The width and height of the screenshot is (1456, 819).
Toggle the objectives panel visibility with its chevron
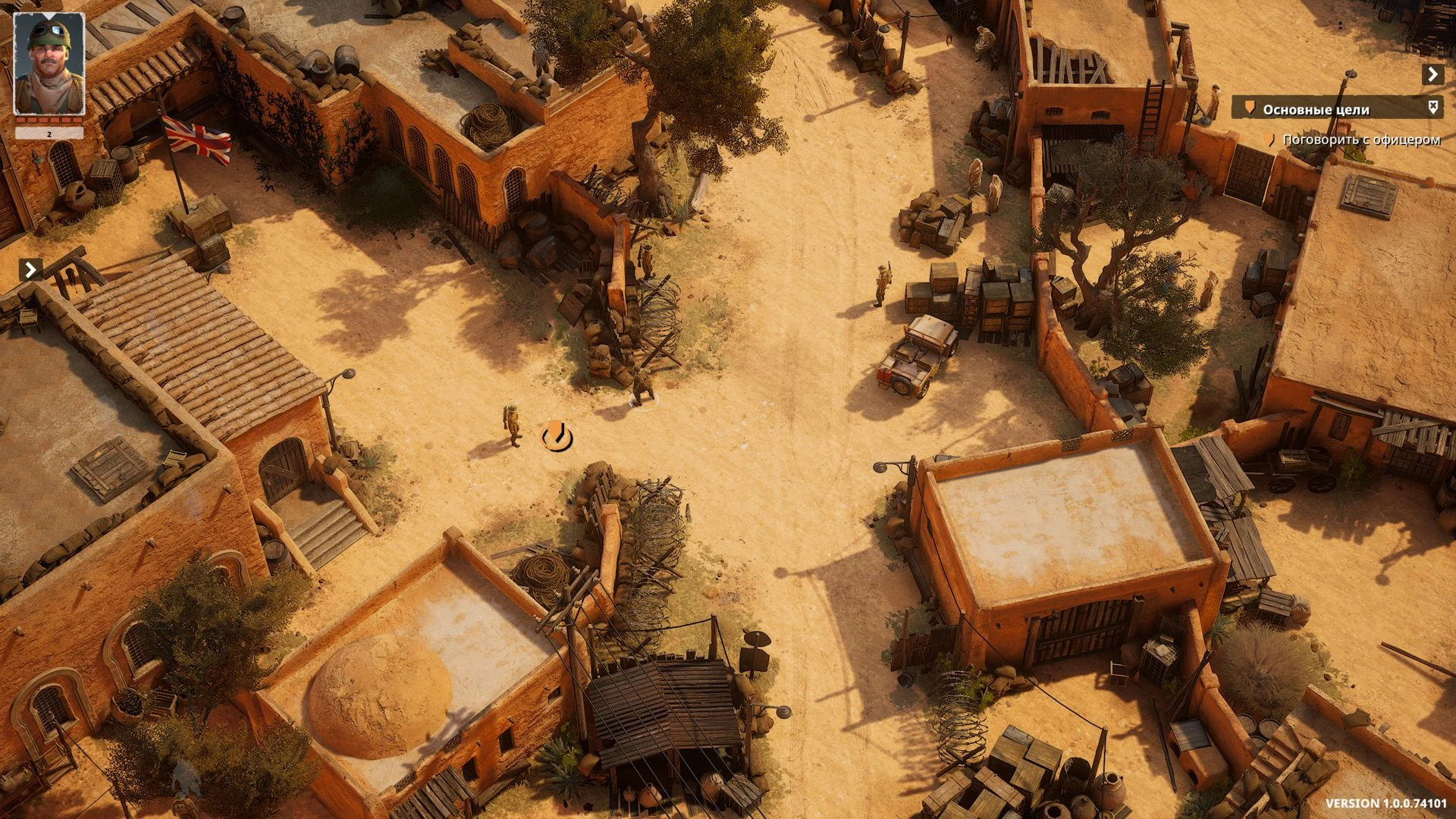pyautogui.click(x=1433, y=74)
